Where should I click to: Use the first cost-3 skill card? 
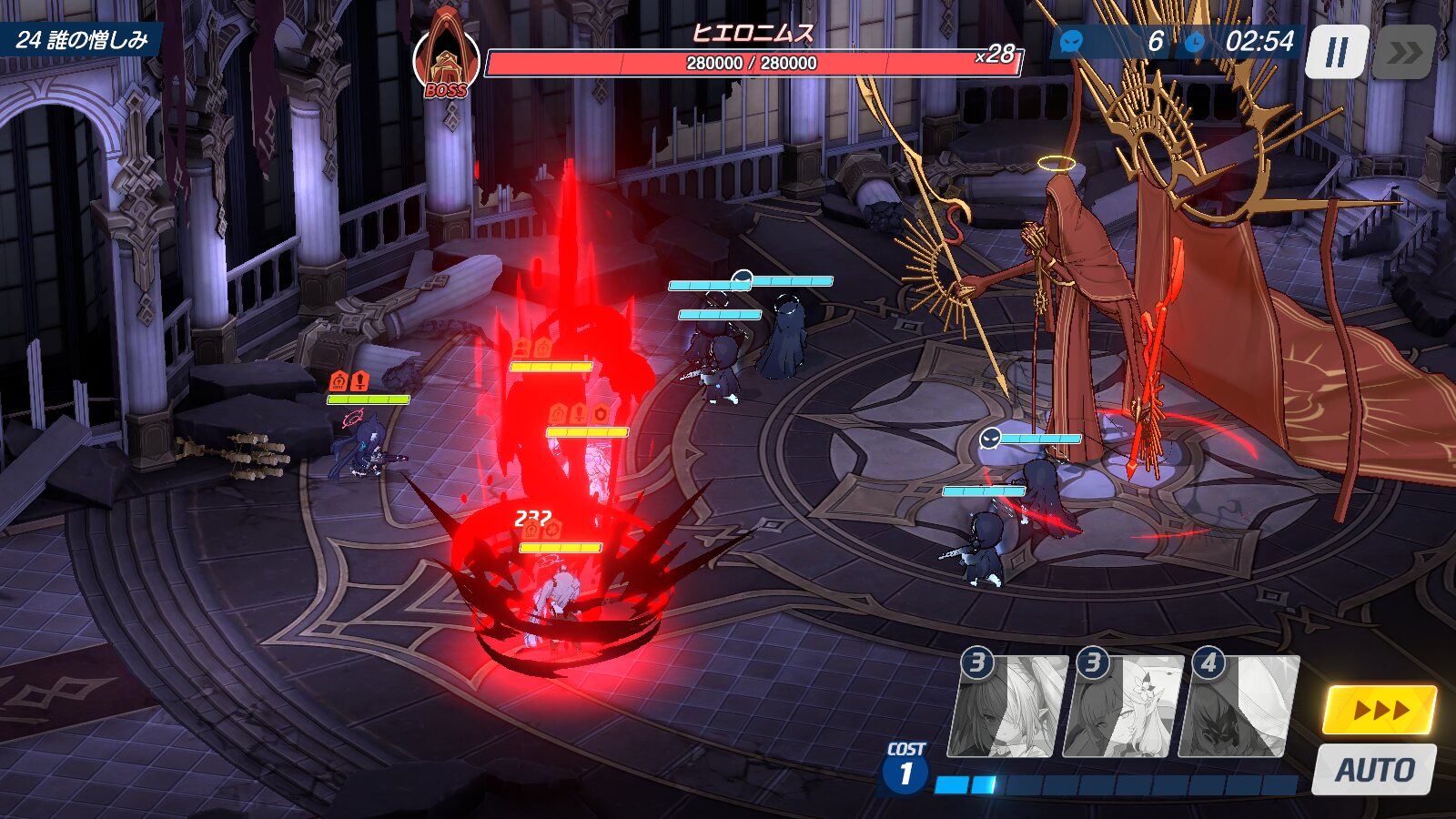1007,707
